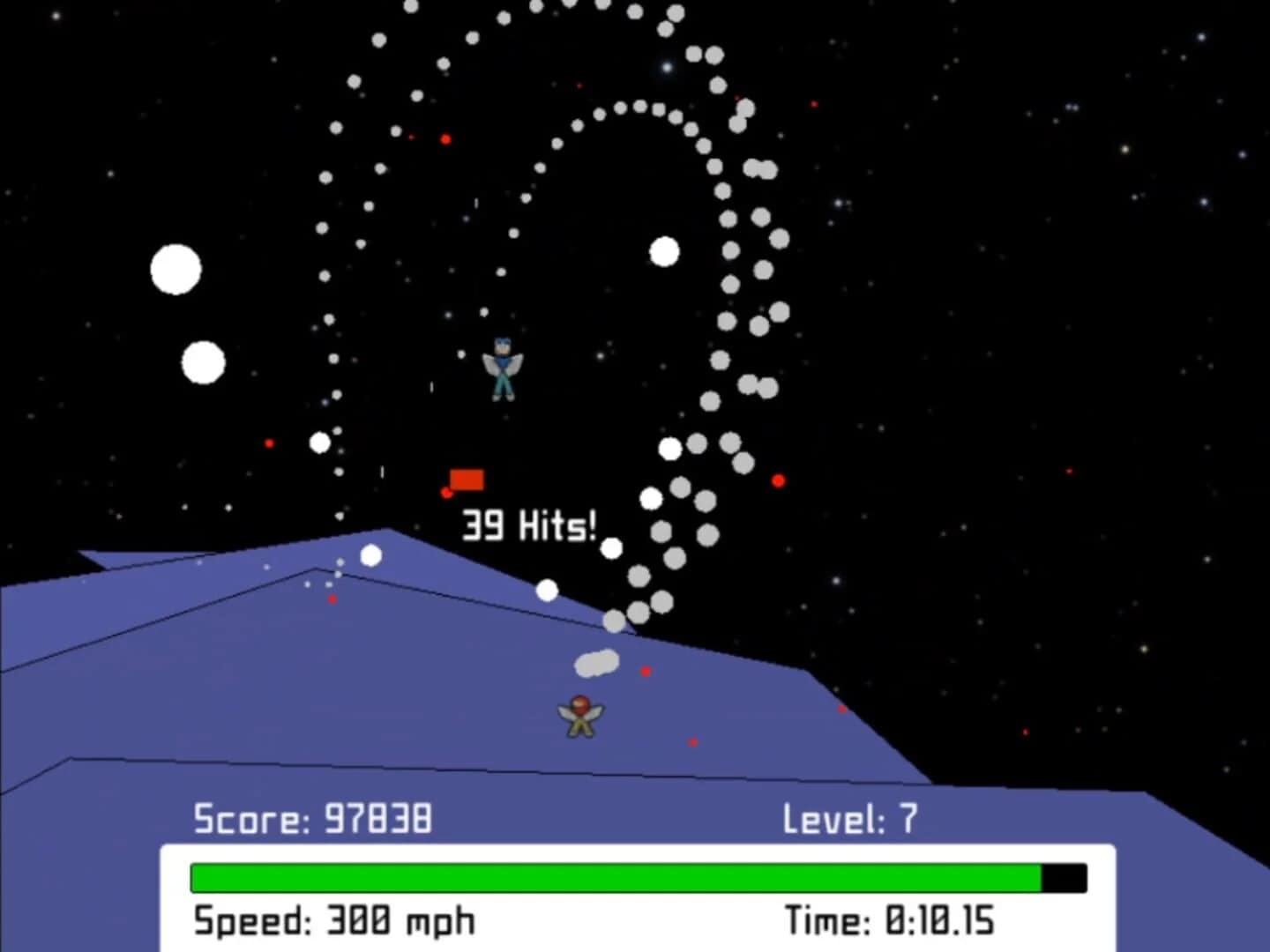Click the small red dot left of the spiral
This screenshot has height=952, width=1270.
pos(268,445)
